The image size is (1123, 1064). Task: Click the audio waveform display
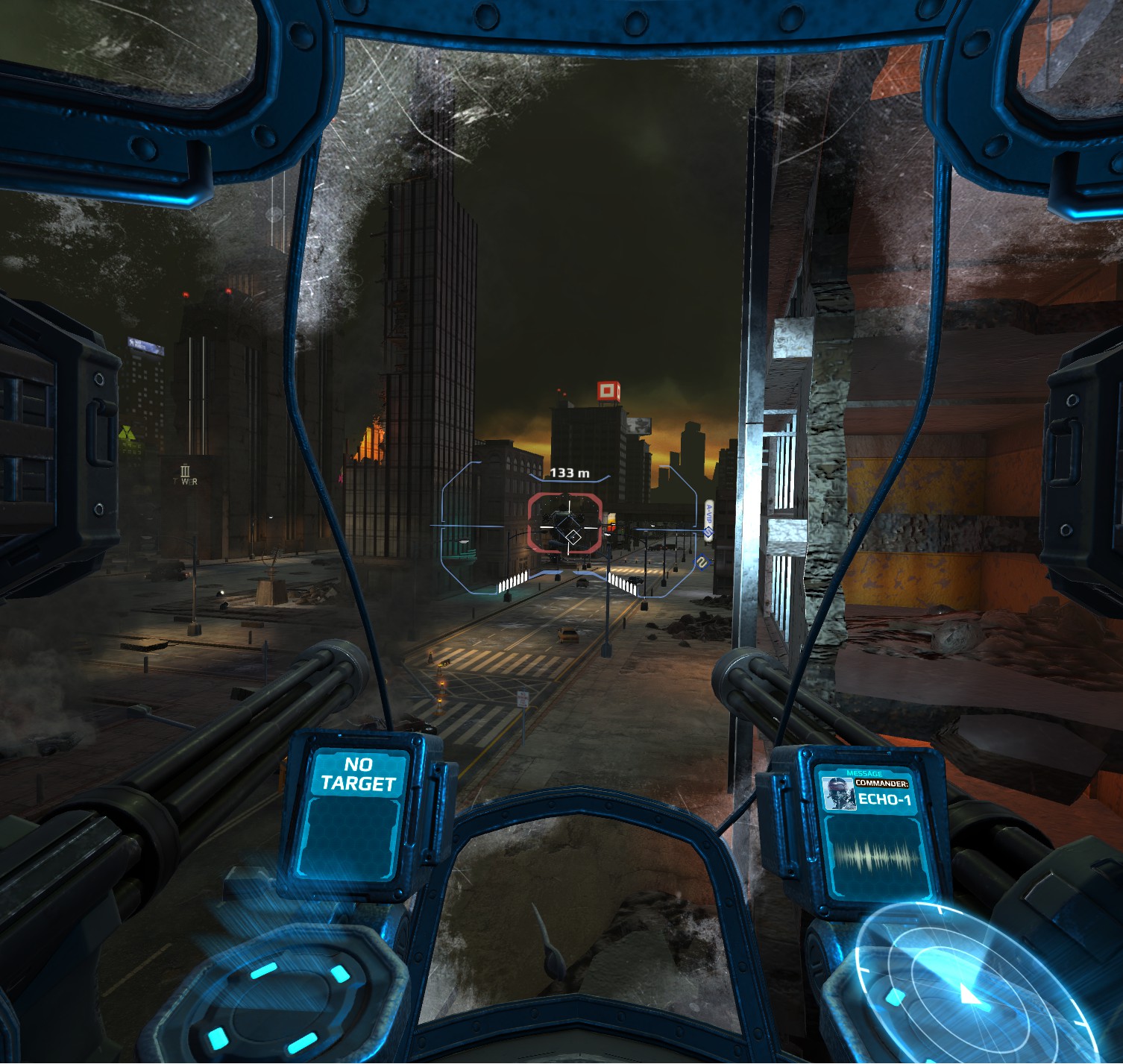(877, 856)
